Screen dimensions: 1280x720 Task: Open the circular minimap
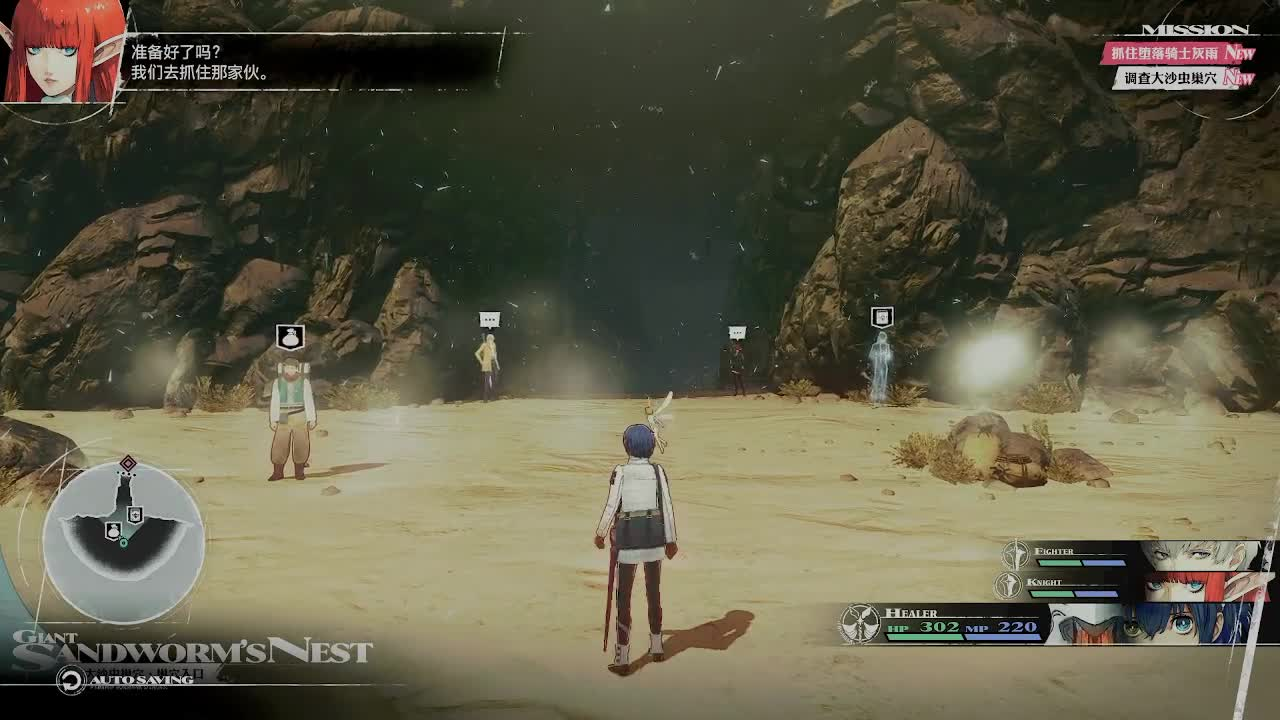[x=124, y=540]
